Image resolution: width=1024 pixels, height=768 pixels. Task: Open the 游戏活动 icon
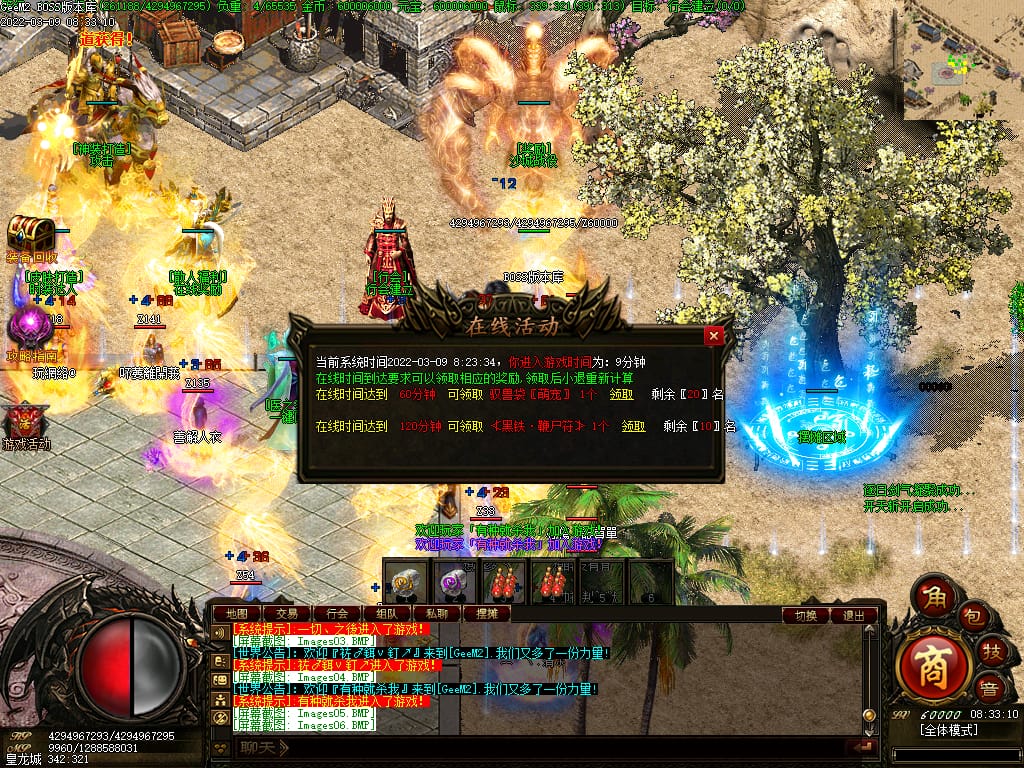click(26, 420)
